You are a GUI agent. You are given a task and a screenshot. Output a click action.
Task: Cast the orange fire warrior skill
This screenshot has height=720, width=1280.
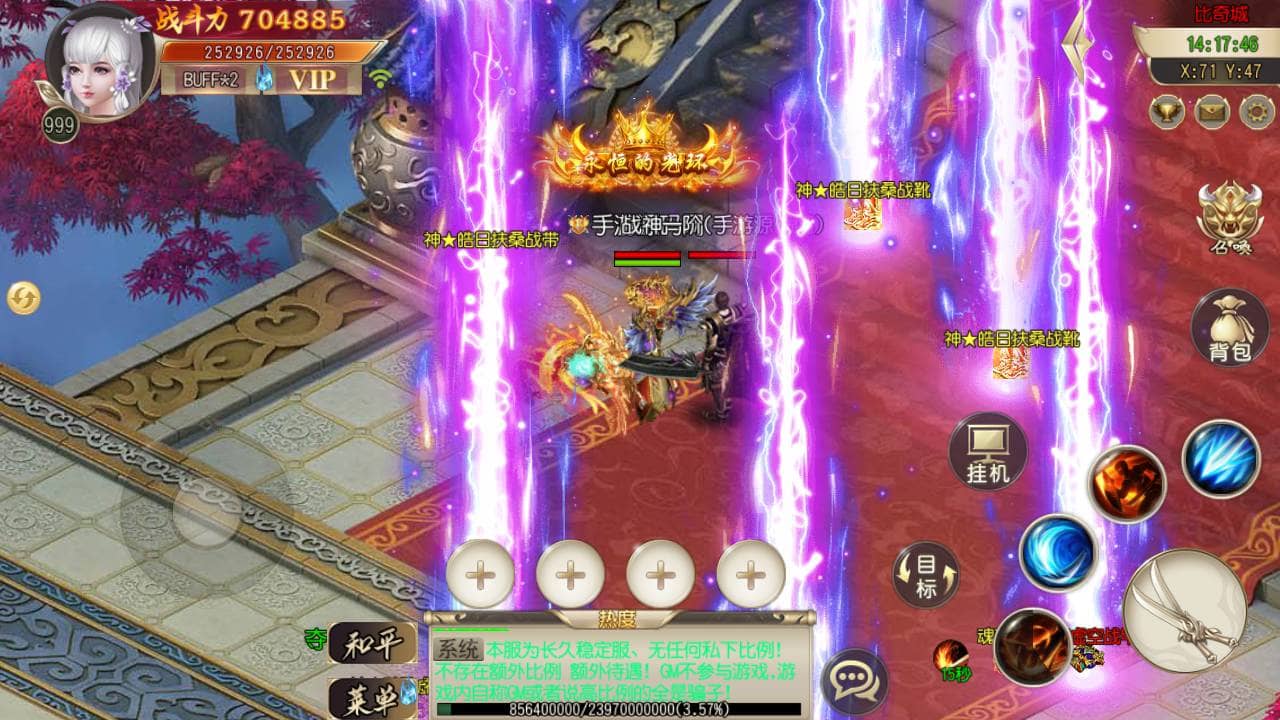pos(1127,484)
